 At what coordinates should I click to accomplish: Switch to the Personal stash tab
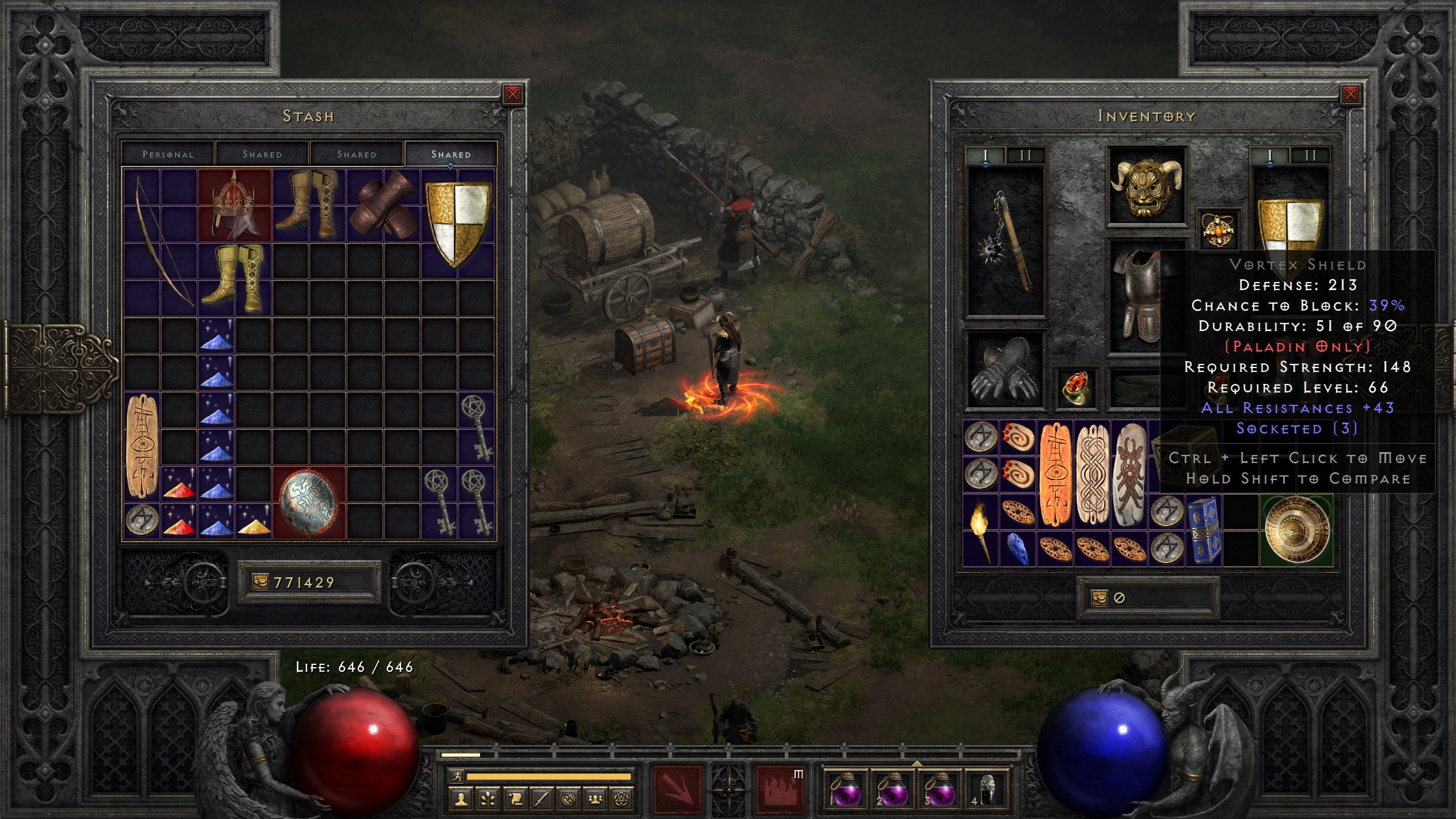point(168,154)
